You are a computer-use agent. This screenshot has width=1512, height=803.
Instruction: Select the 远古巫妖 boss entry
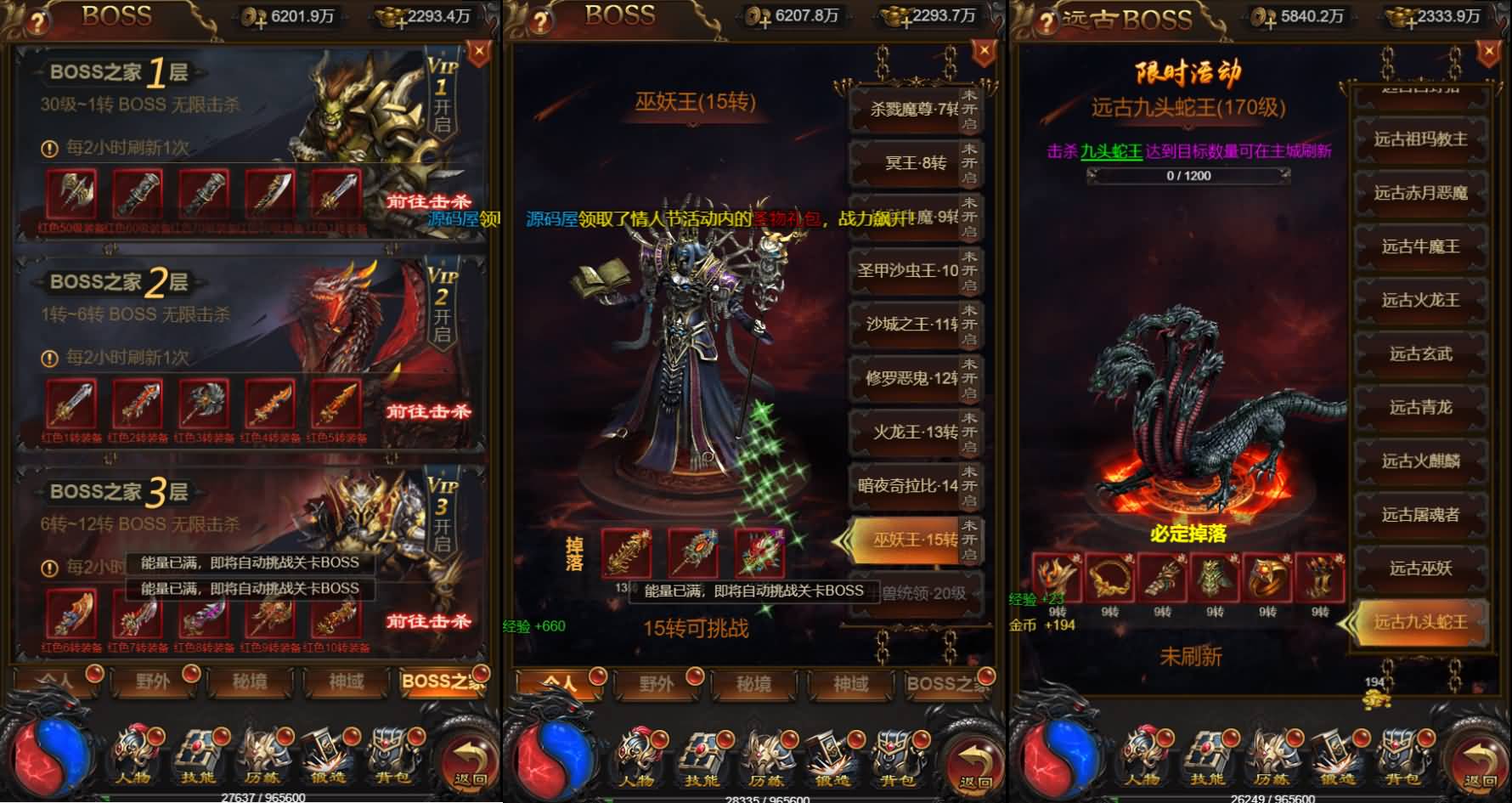pos(1420,568)
